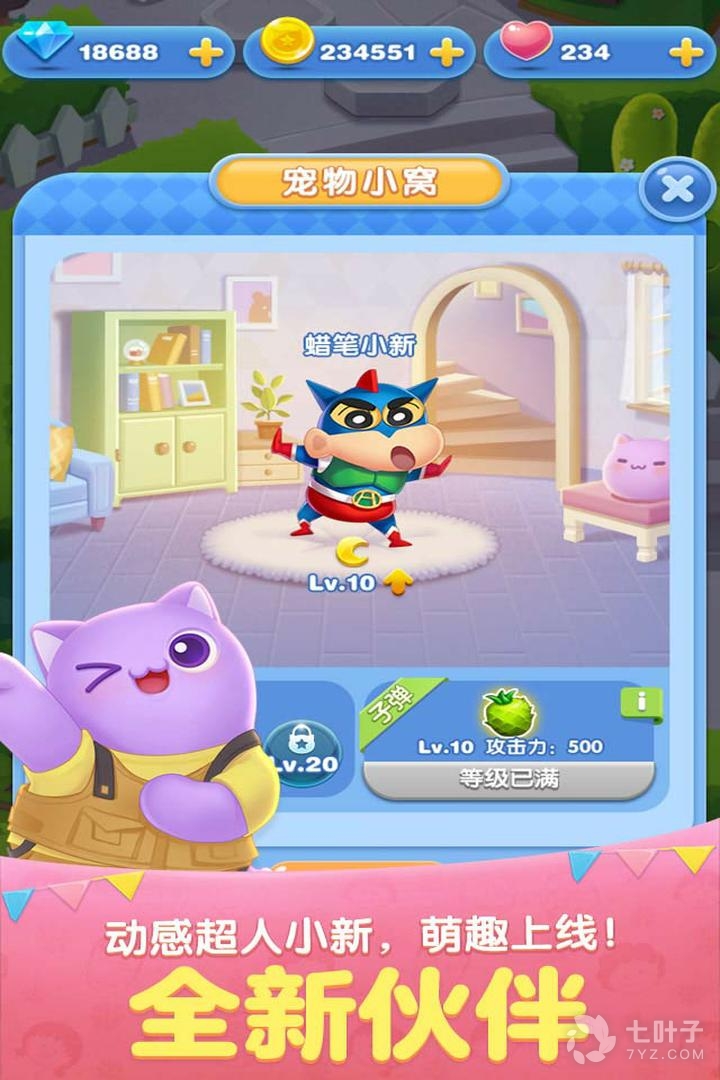Image resolution: width=720 pixels, height=1080 pixels.
Task: Select the green fruit bullet icon
Action: click(x=509, y=713)
